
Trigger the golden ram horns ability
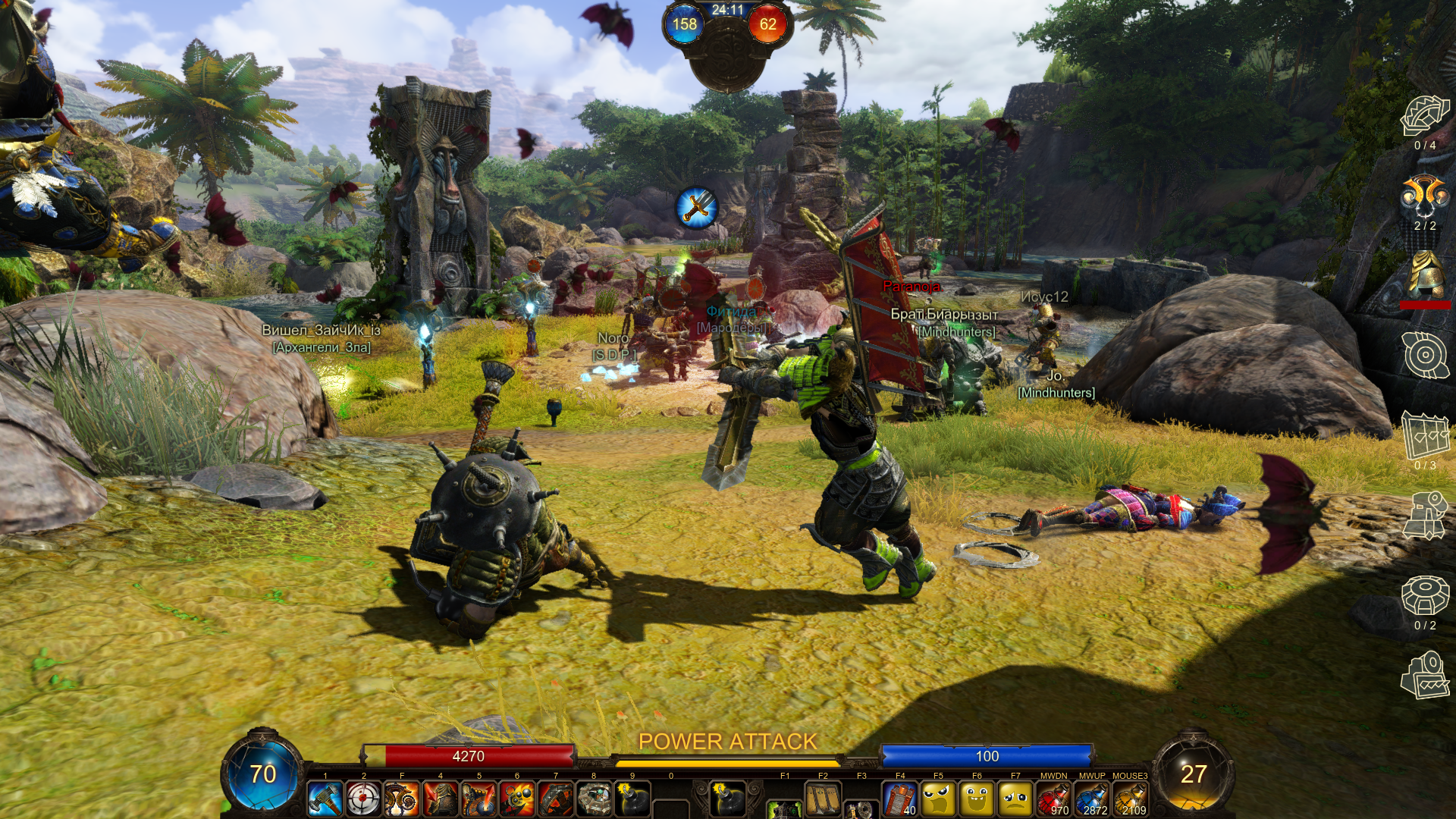click(x=402, y=799)
